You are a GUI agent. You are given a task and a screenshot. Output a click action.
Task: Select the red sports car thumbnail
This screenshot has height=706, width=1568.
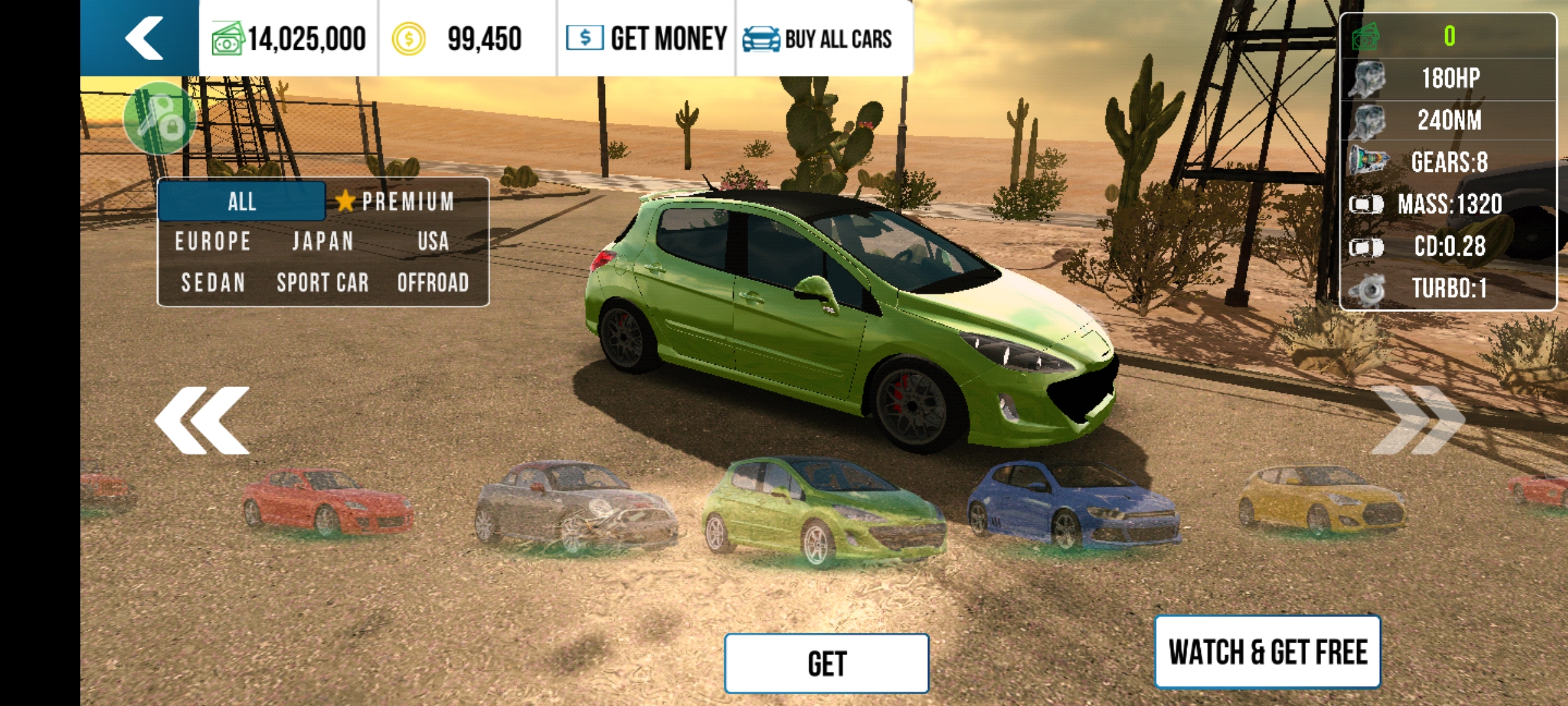click(x=327, y=502)
